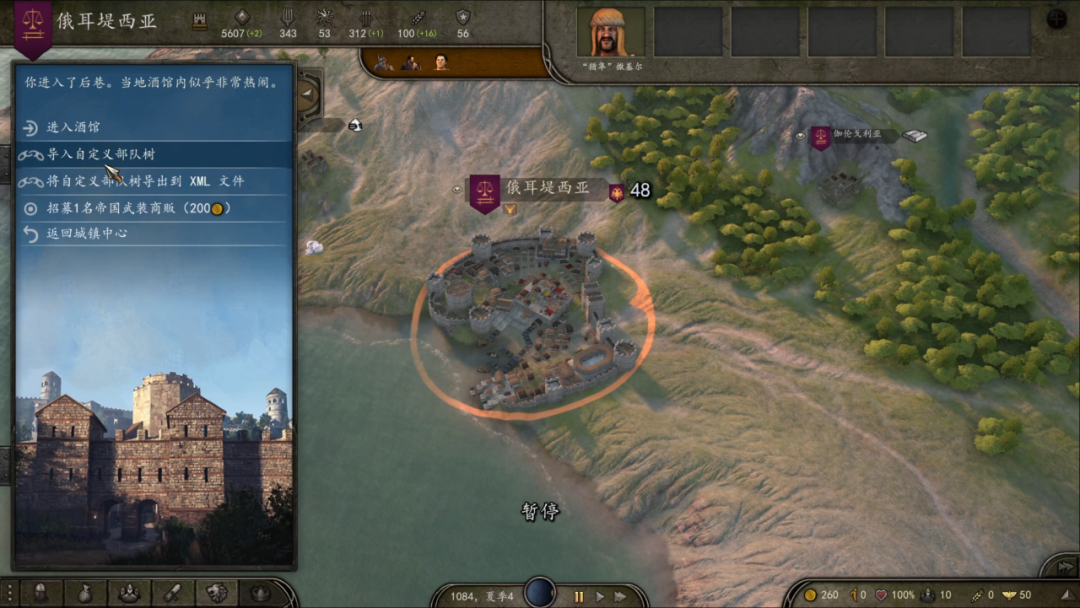Open the clan lion-head icon in bottom bar
Viewport: 1080px width, 608px height.
point(216,592)
